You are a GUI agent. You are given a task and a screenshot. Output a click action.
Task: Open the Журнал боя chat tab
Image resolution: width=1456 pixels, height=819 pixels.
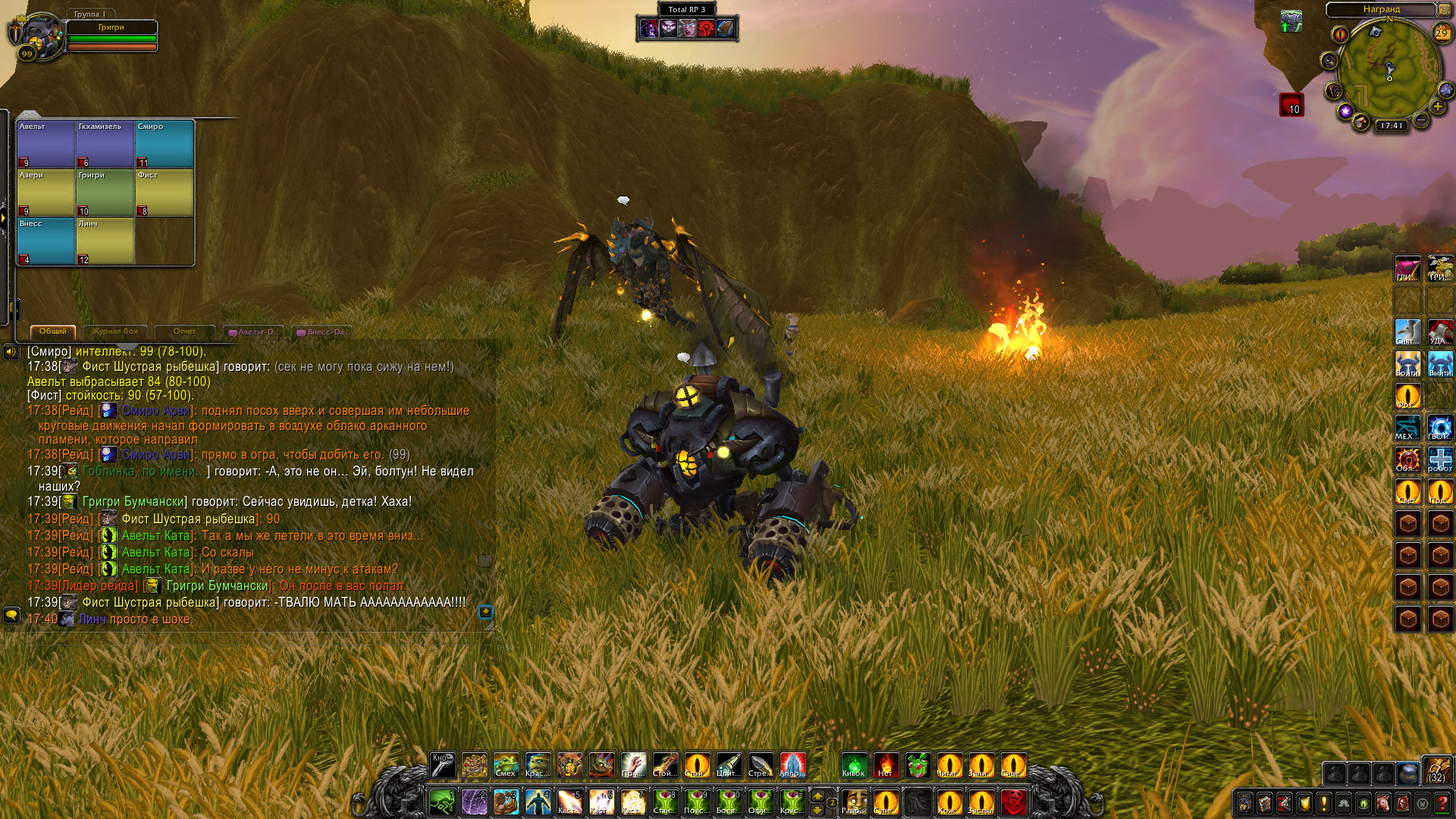[115, 331]
